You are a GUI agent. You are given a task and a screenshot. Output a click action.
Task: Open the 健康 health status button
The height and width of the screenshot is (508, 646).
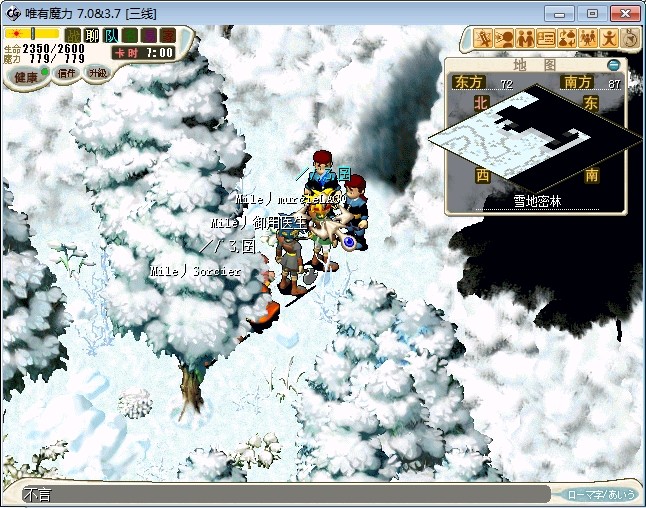tap(26, 76)
